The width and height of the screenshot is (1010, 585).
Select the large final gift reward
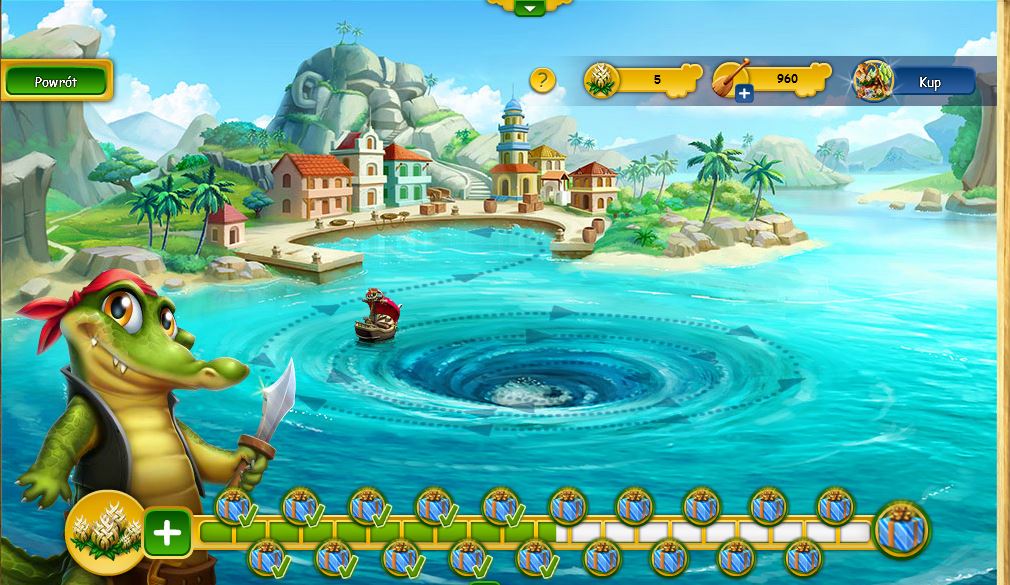pos(901,529)
